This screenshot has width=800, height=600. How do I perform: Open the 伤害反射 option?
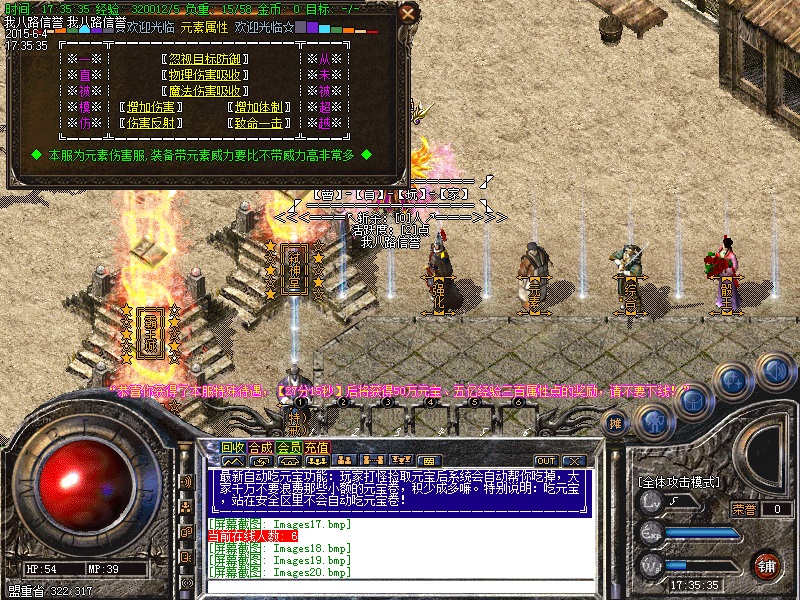150,123
